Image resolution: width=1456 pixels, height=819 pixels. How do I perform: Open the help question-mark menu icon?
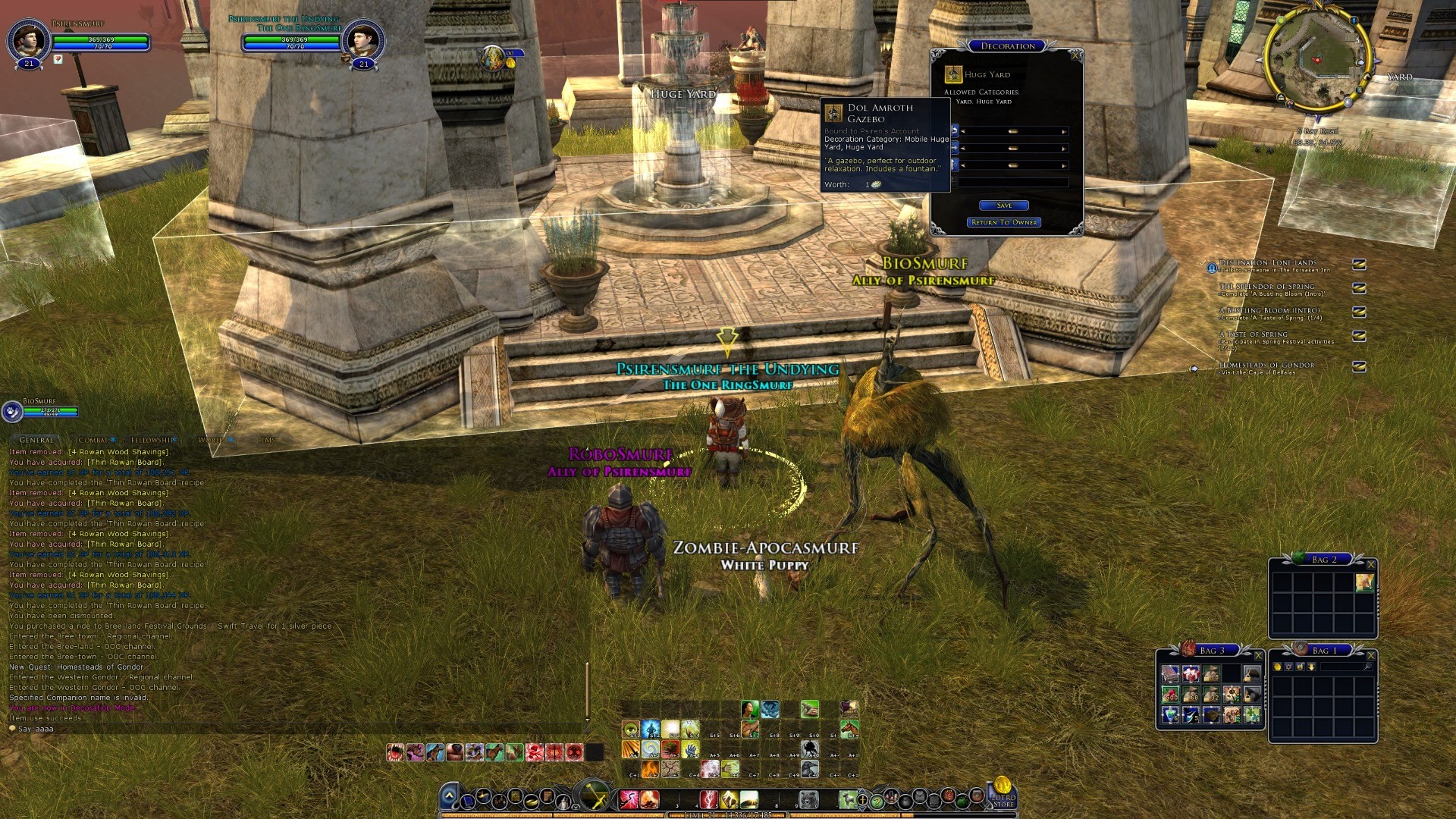point(877,801)
